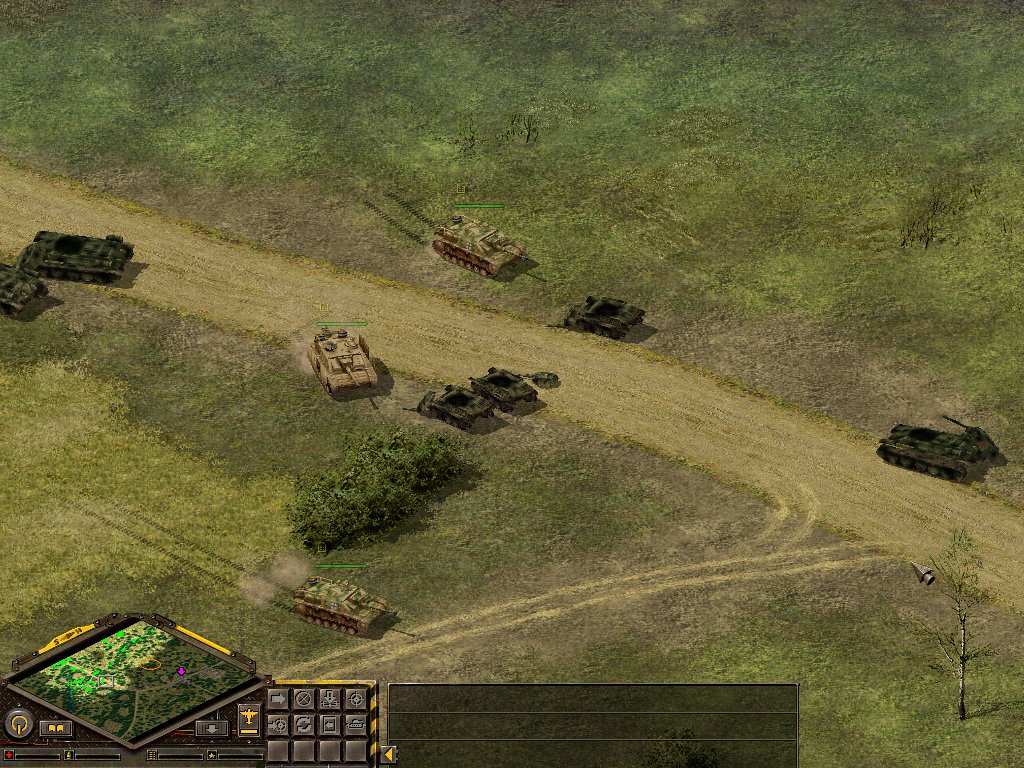Screen dimensions: 1024x768
Task: Choose the tank silhouette command icon
Action: (356, 724)
